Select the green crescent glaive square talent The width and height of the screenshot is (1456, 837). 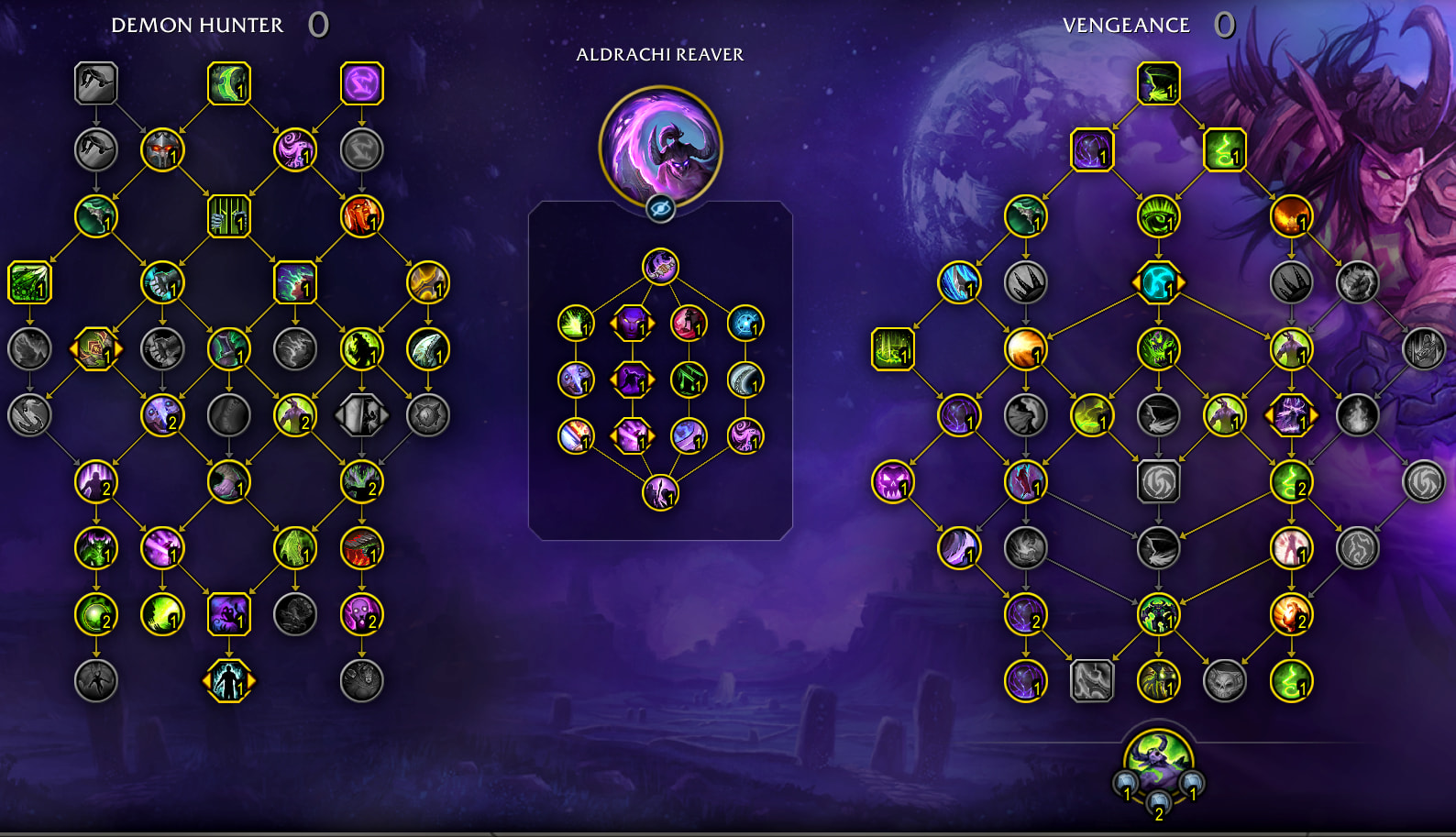pyautogui.click(x=228, y=84)
